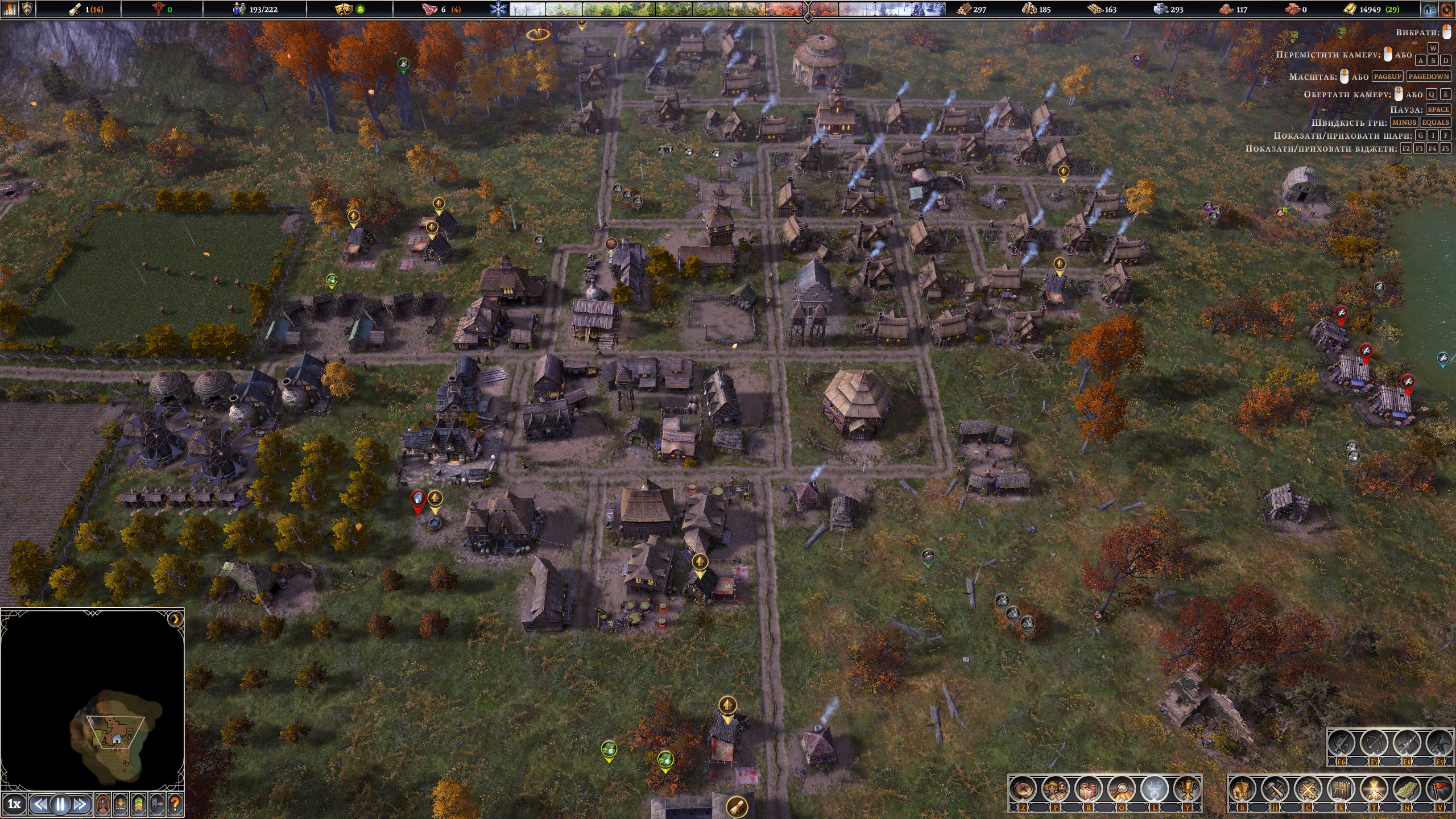Select the sword and shield military group
The height and width of the screenshot is (819, 1456).
pos(1341,743)
